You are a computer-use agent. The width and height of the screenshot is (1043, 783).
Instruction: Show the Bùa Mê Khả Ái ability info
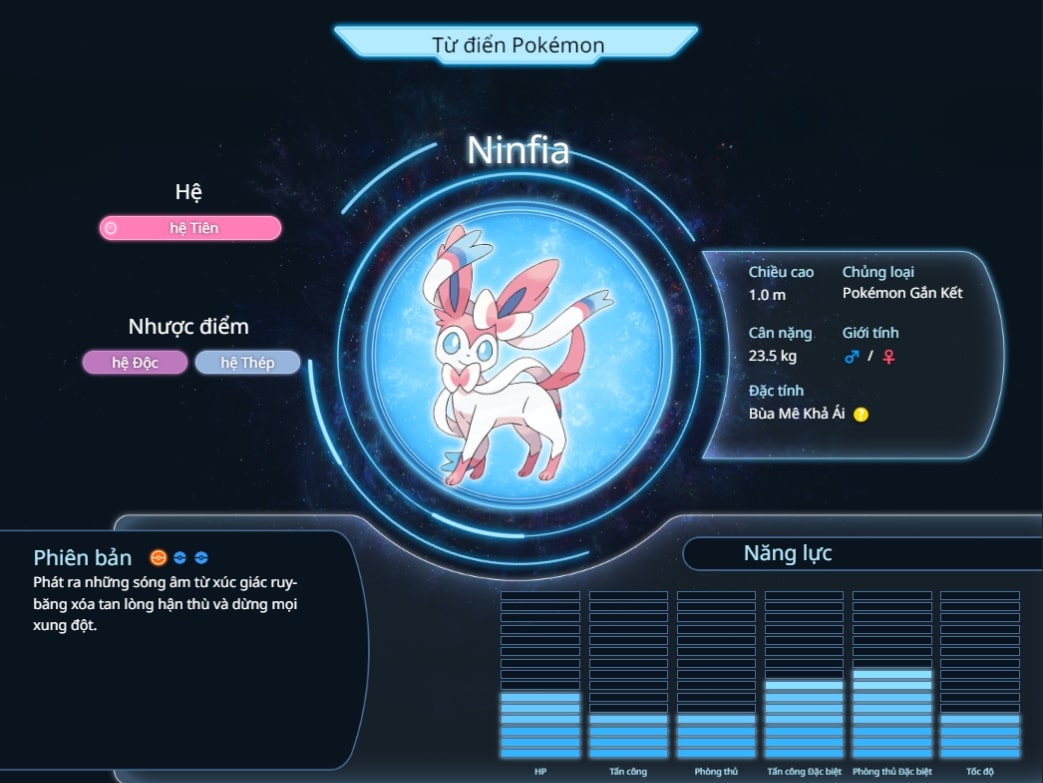[861, 414]
